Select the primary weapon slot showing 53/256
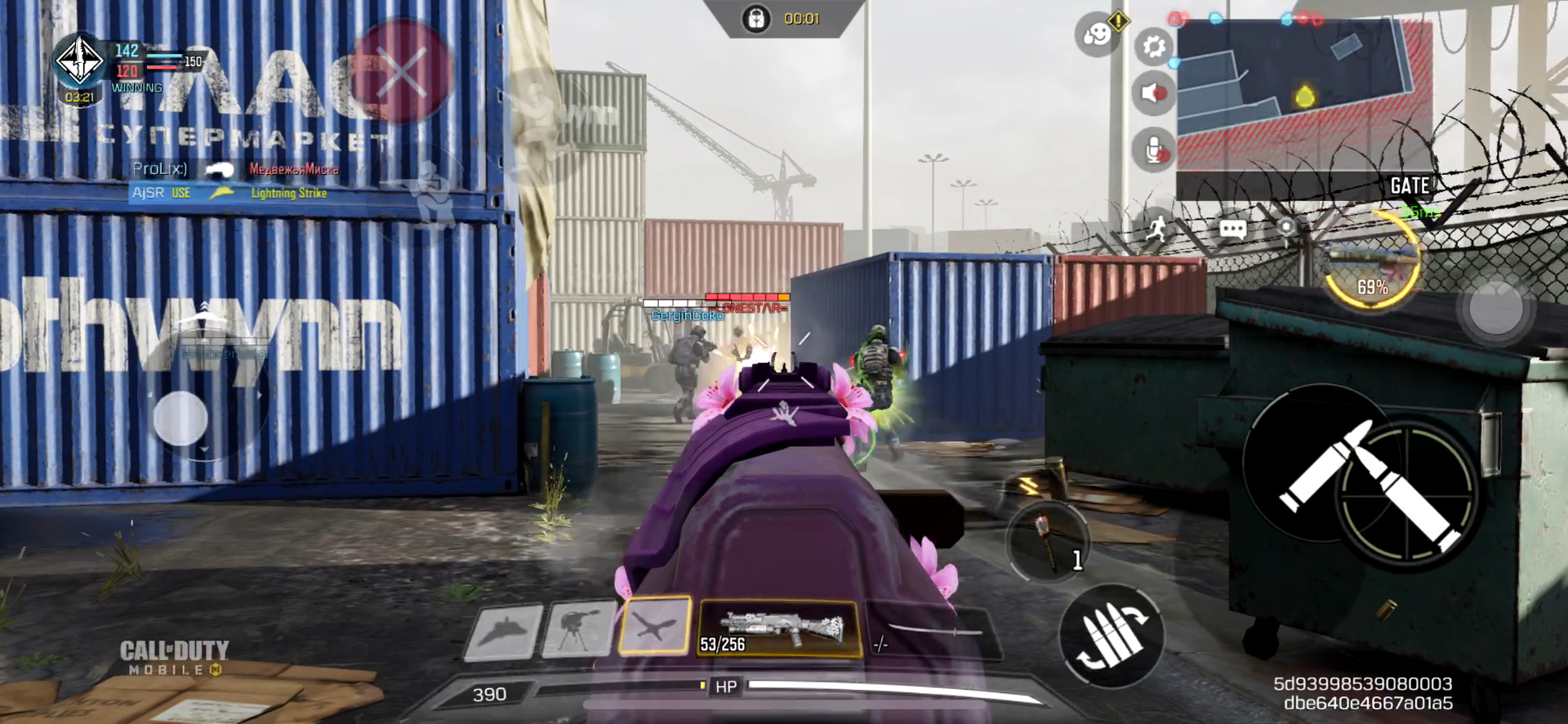1568x724 pixels. (x=778, y=628)
